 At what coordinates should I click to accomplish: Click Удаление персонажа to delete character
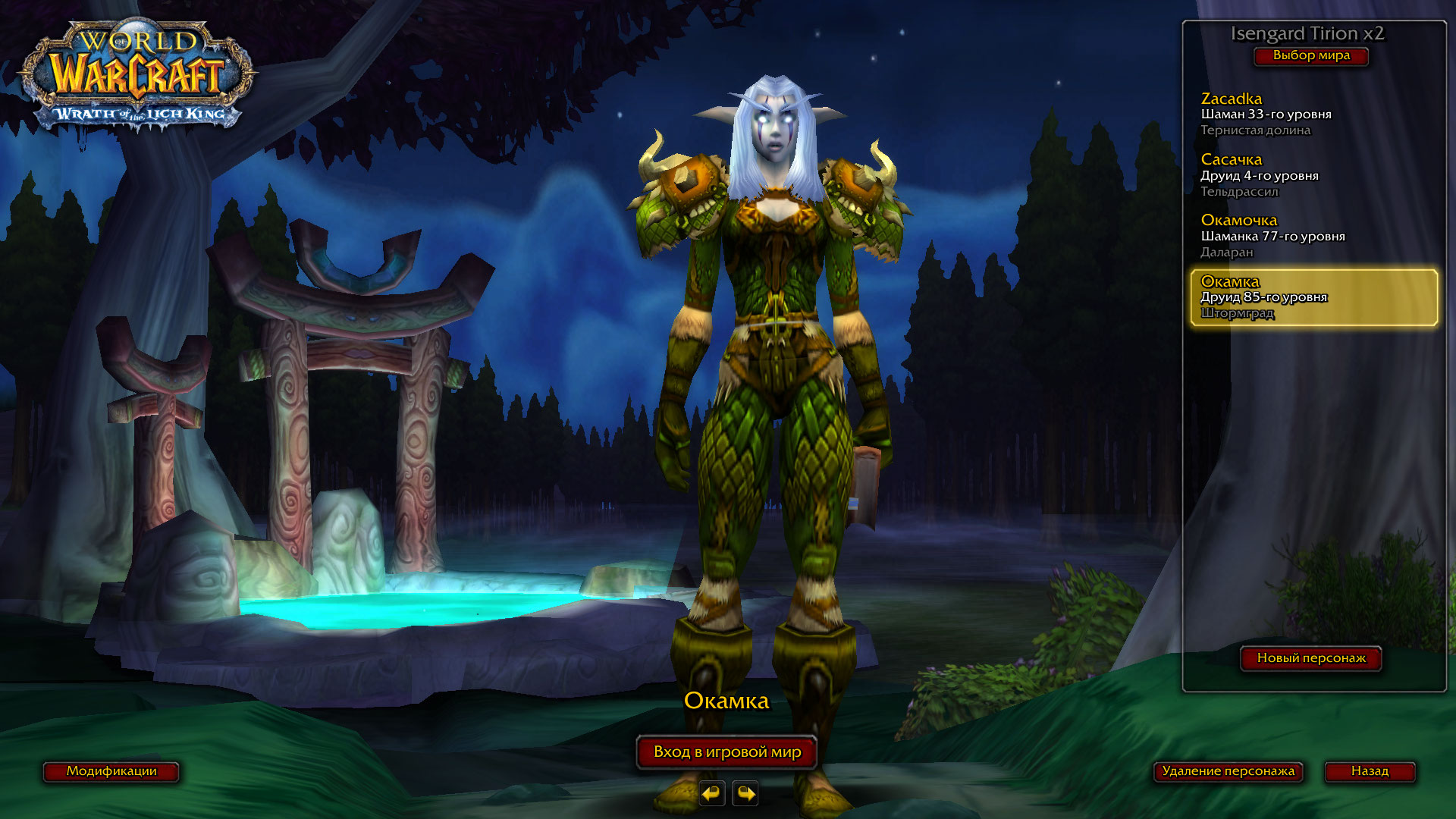(x=1228, y=771)
